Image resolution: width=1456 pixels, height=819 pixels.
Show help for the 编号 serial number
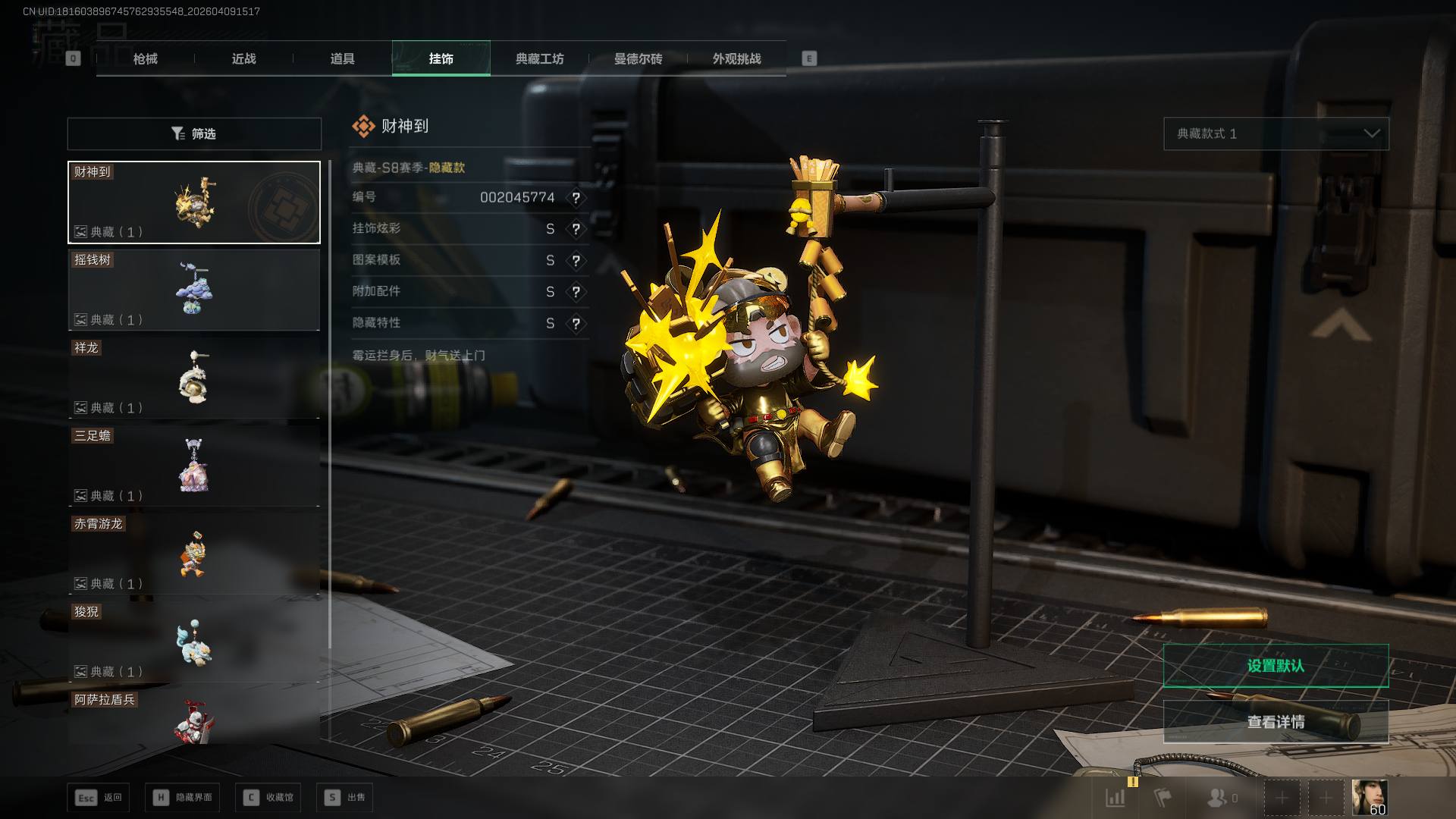pos(576,198)
